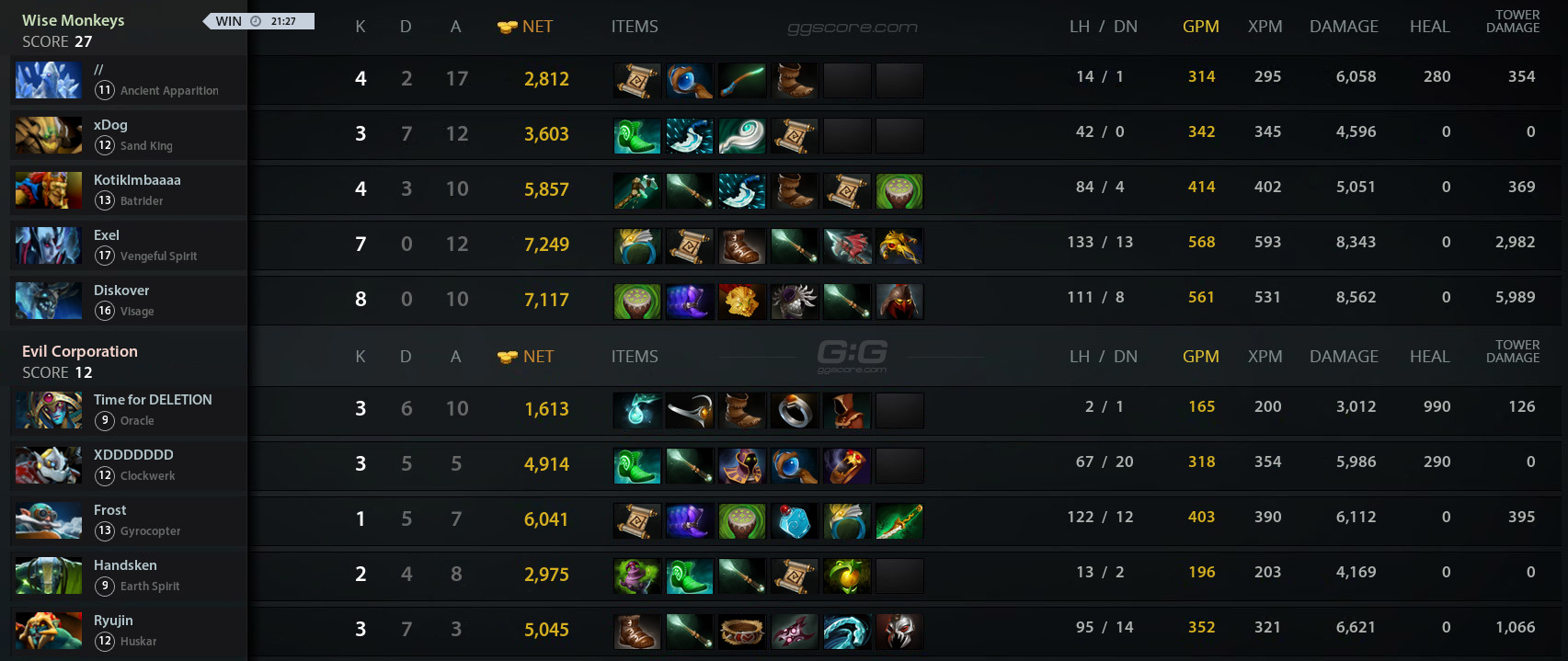Click player name KotikImbaaaa
1568x661 pixels.
click(137, 180)
